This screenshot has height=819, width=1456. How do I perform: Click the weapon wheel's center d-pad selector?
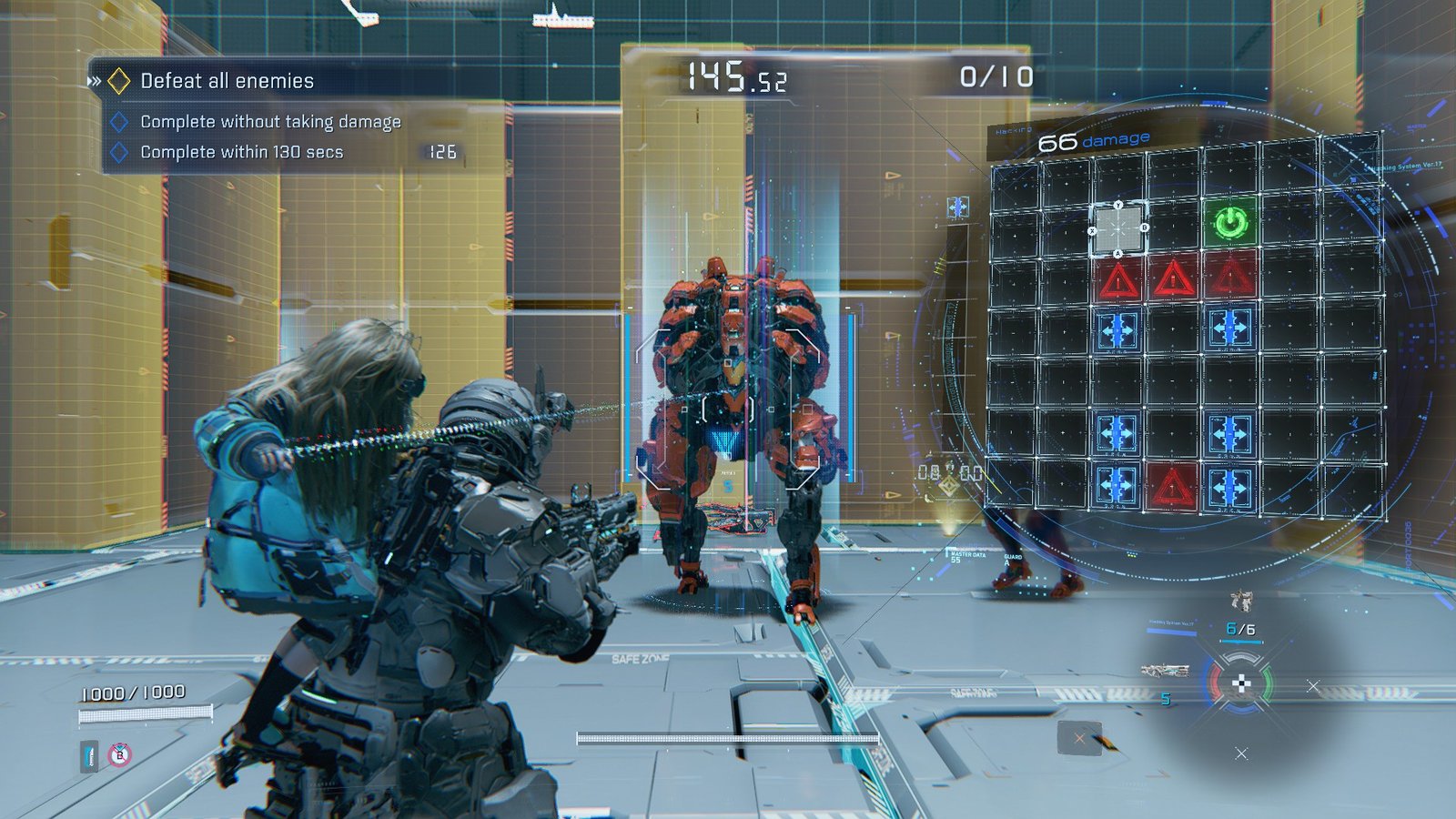point(1240,684)
